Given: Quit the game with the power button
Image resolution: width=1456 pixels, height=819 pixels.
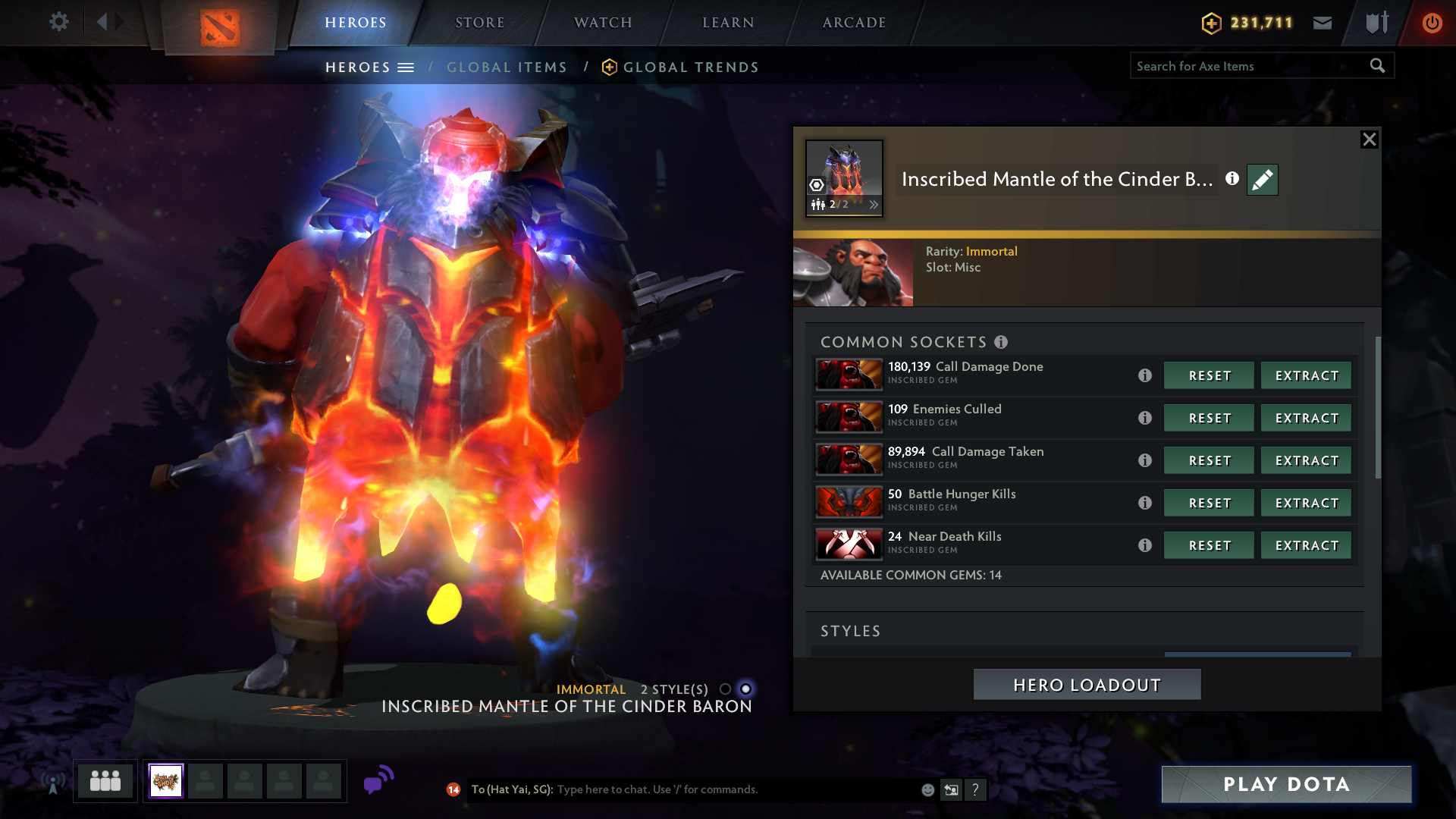Looking at the screenshot, I should coord(1432,23).
